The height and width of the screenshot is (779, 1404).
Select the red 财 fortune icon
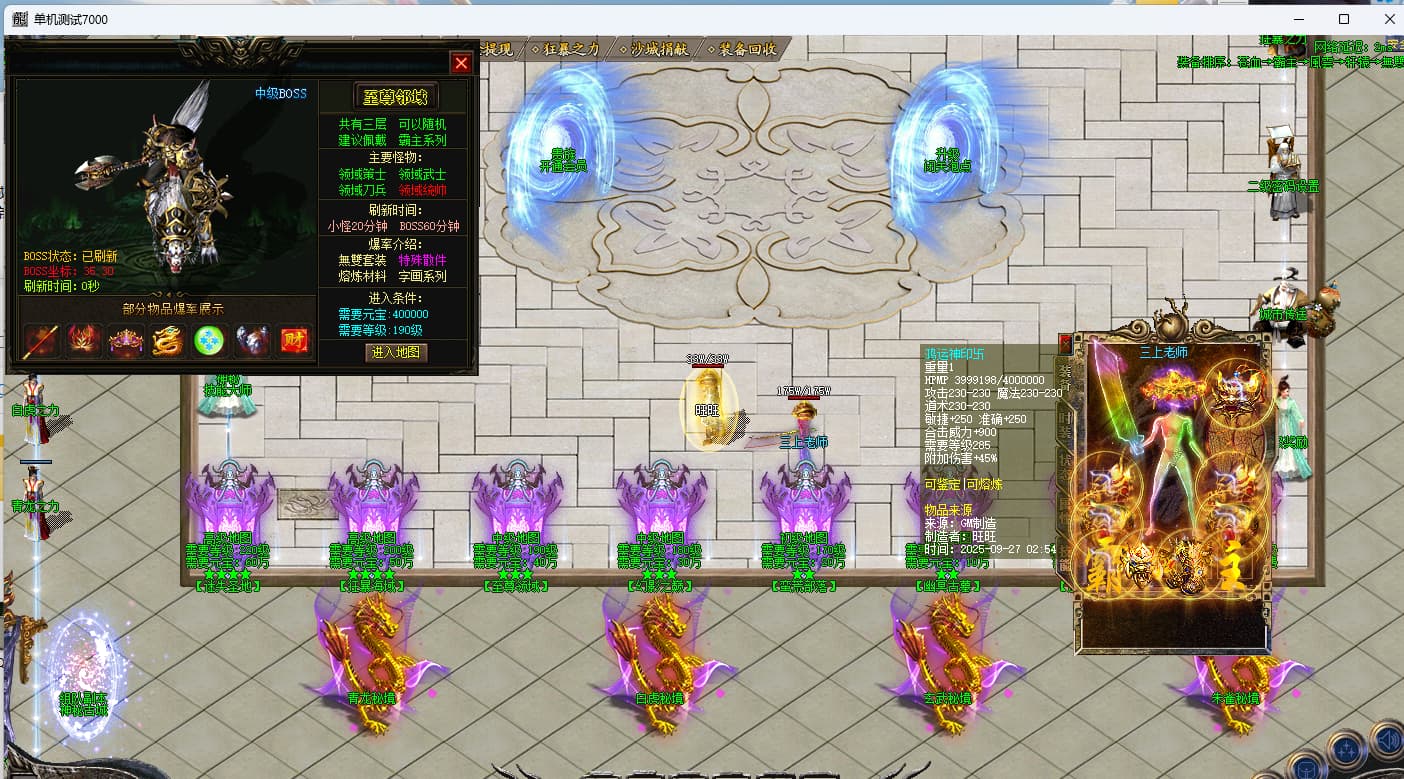[x=294, y=341]
